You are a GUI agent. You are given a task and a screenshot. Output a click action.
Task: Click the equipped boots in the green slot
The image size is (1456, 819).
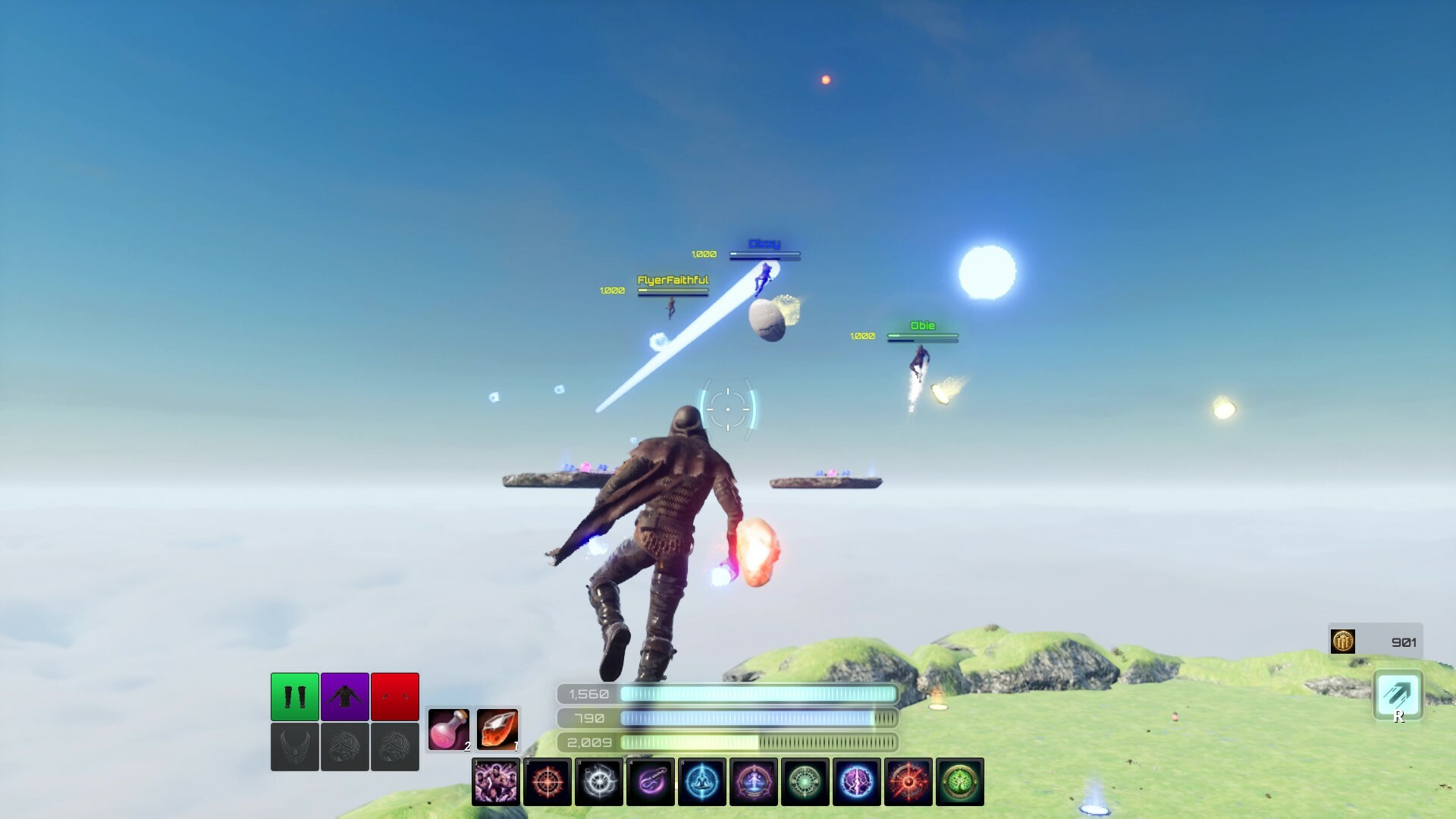[x=293, y=696]
